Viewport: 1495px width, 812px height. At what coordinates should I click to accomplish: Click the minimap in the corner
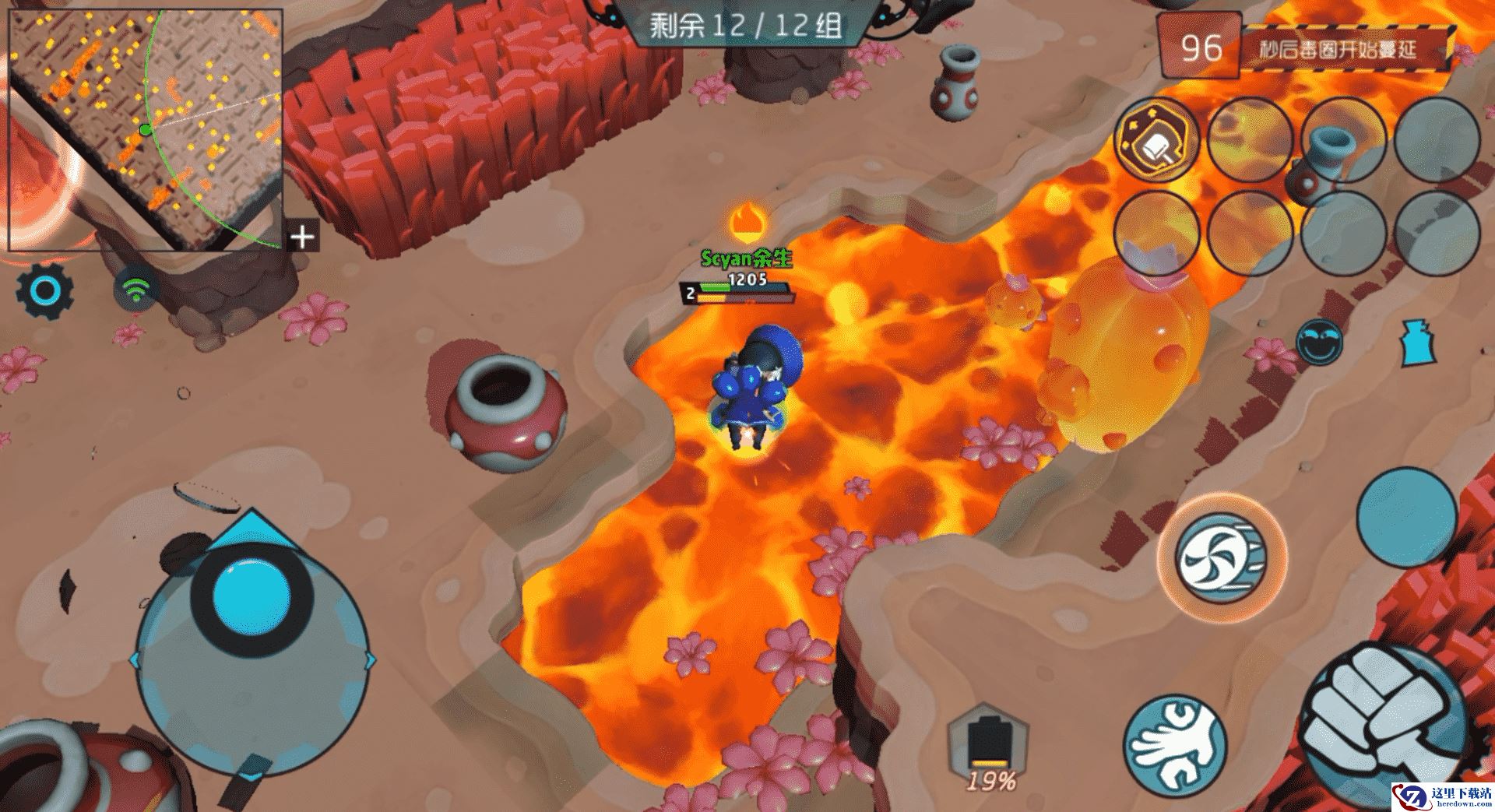tap(145, 129)
